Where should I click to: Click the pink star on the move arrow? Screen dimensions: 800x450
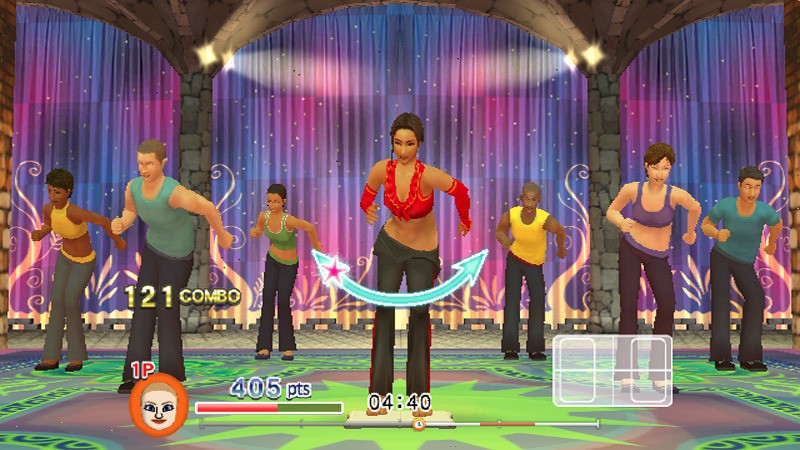[x=332, y=268]
